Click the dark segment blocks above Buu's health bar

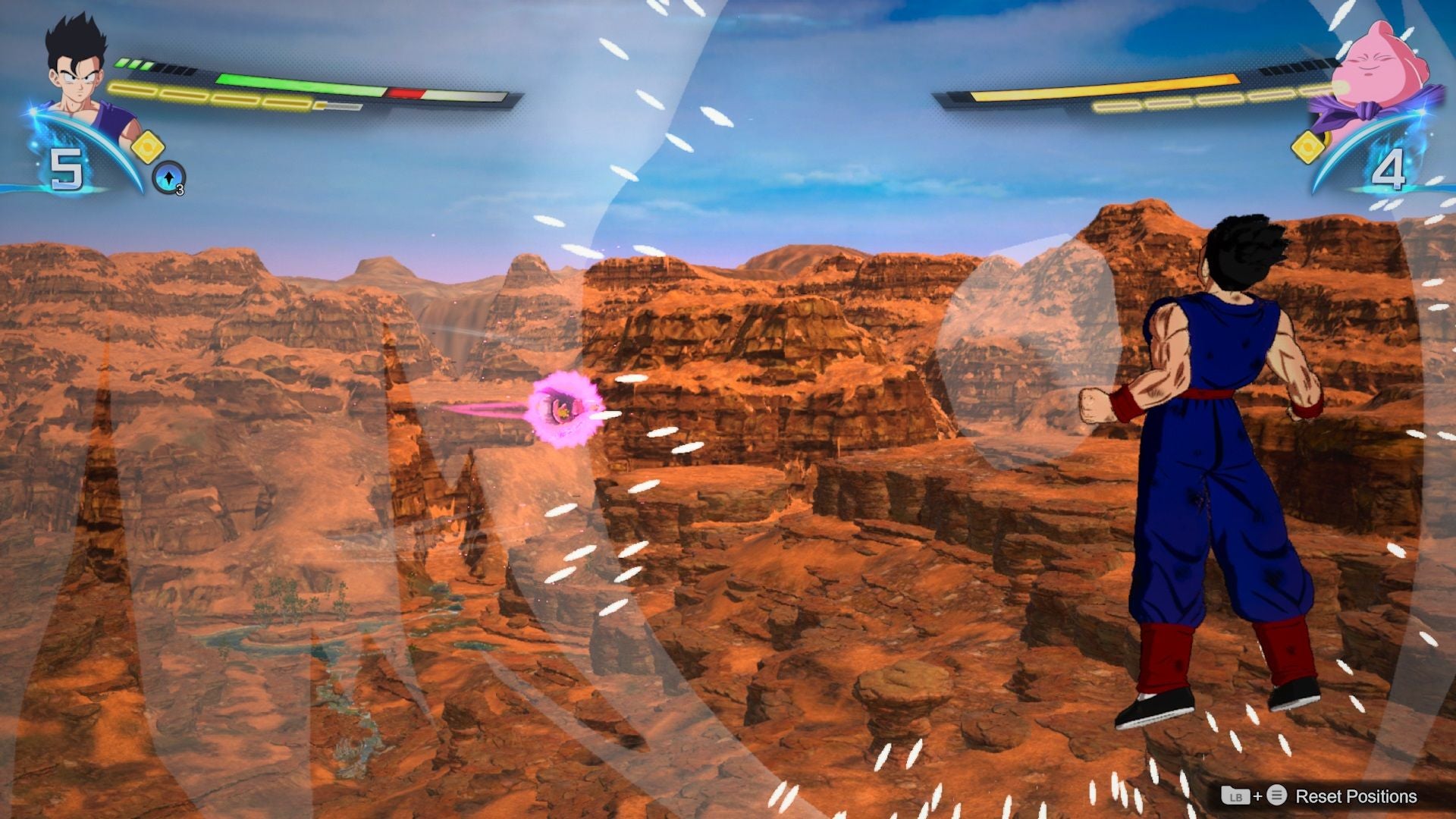pyautogui.click(x=1295, y=66)
